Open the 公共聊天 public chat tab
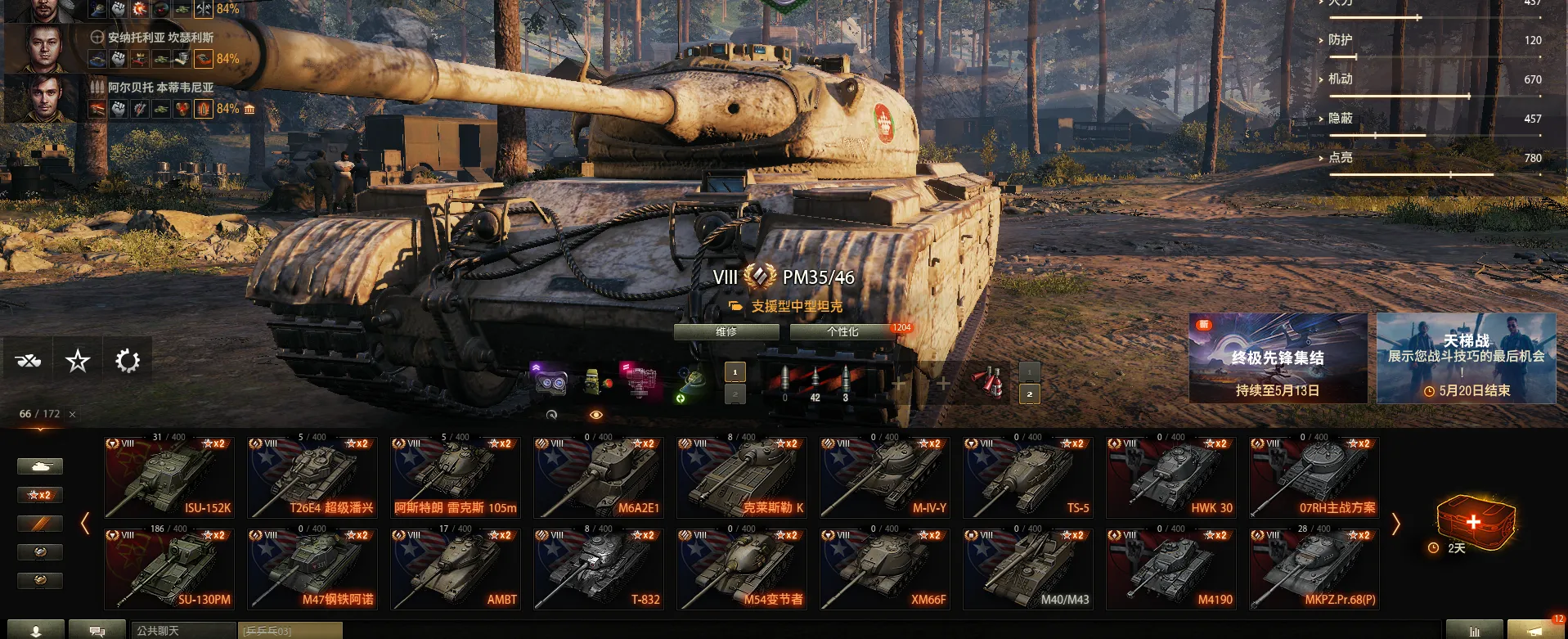 pyautogui.click(x=183, y=631)
